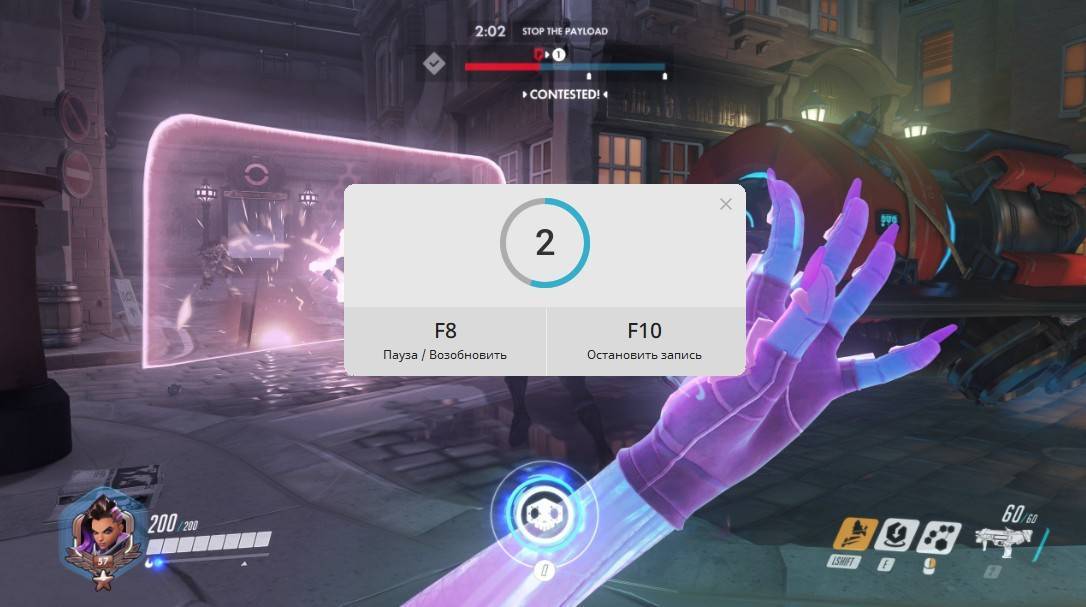Close the recording countdown overlay

725,204
